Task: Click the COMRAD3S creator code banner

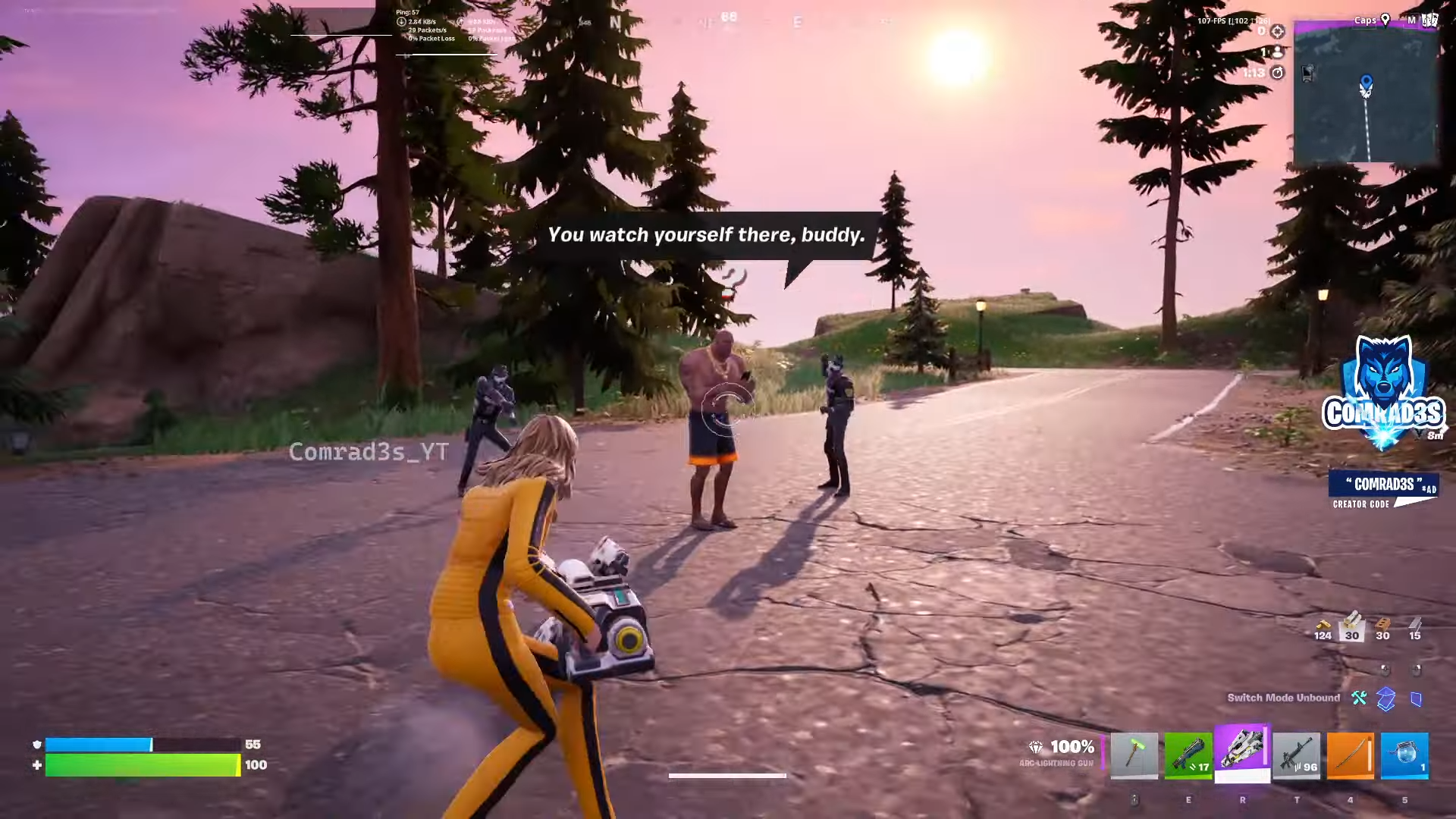Action: (x=1383, y=491)
